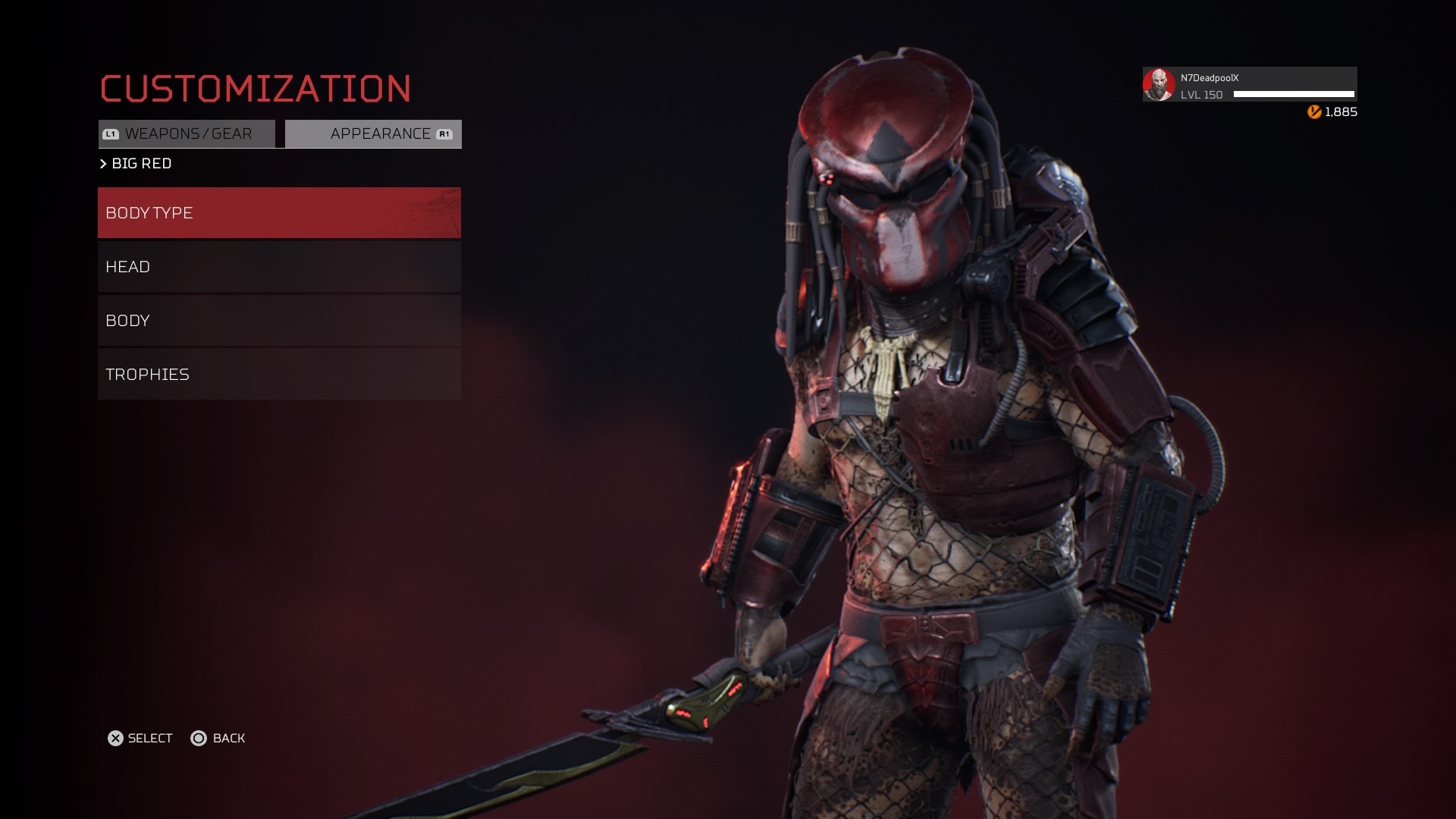Click the Big Red class label
Screen dimensions: 1456x819
tap(141, 164)
